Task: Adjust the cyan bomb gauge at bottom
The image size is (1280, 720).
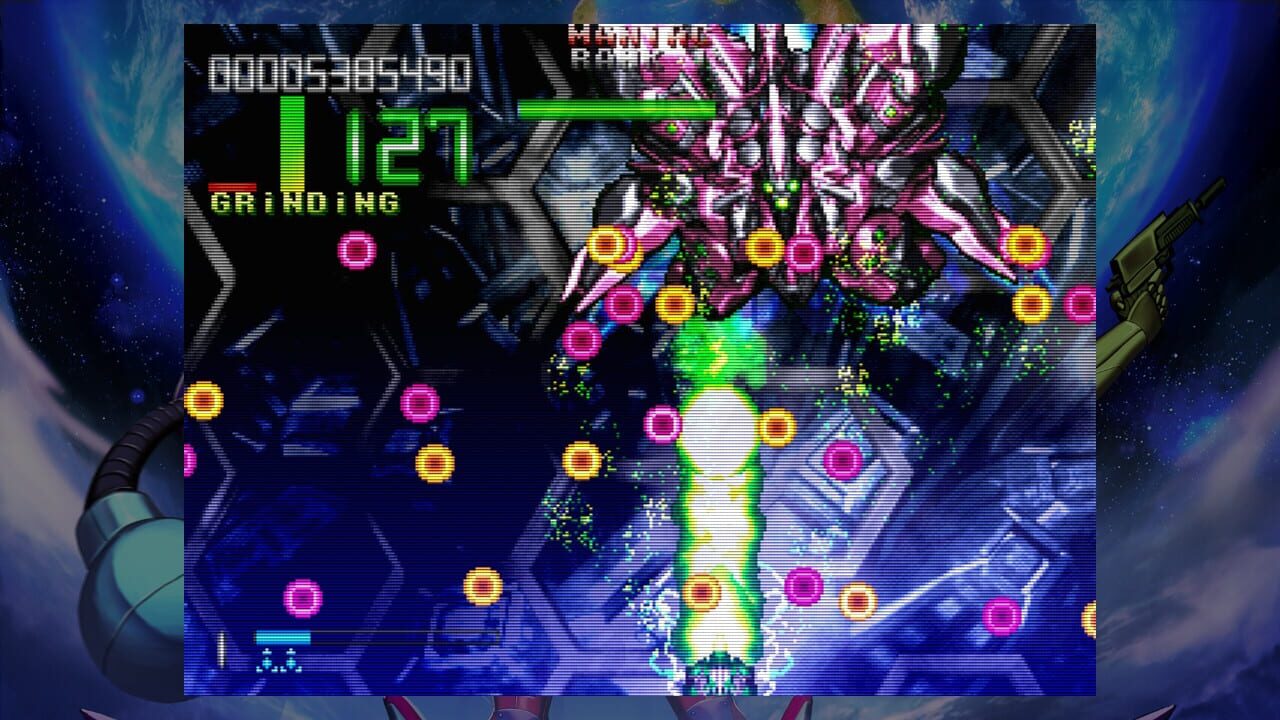Action: 282,636
